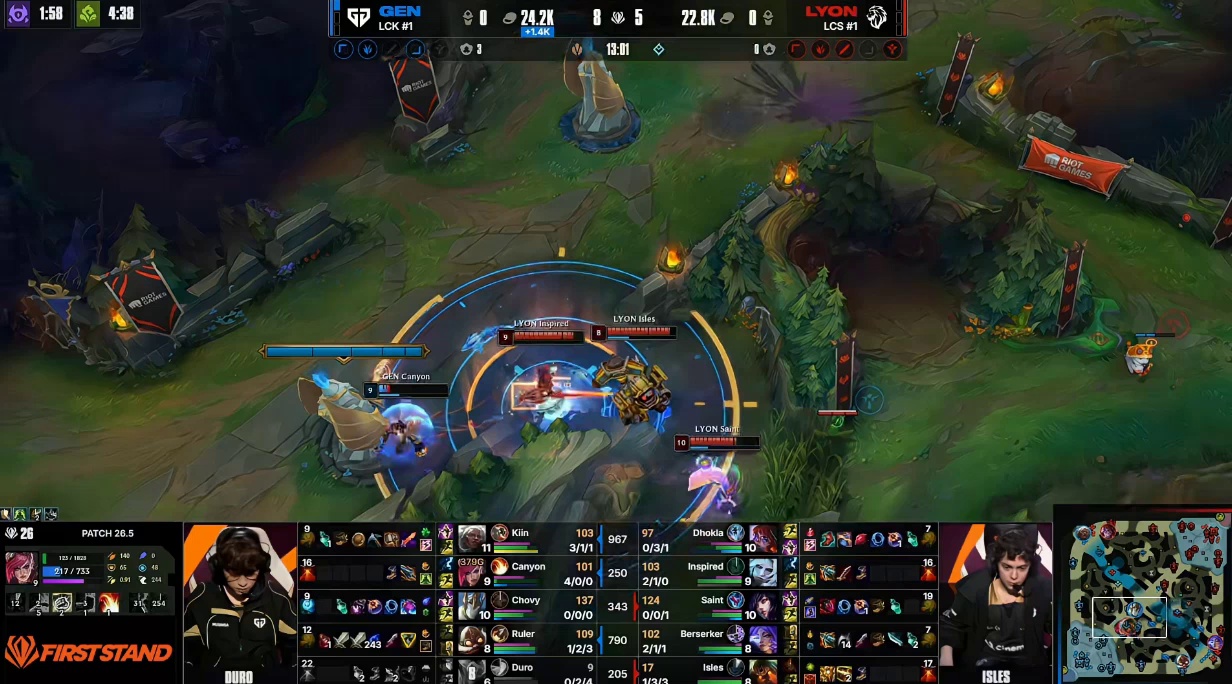Click the selected champion portrait in the stats panel
The height and width of the screenshot is (684, 1232).
coord(22,565)
